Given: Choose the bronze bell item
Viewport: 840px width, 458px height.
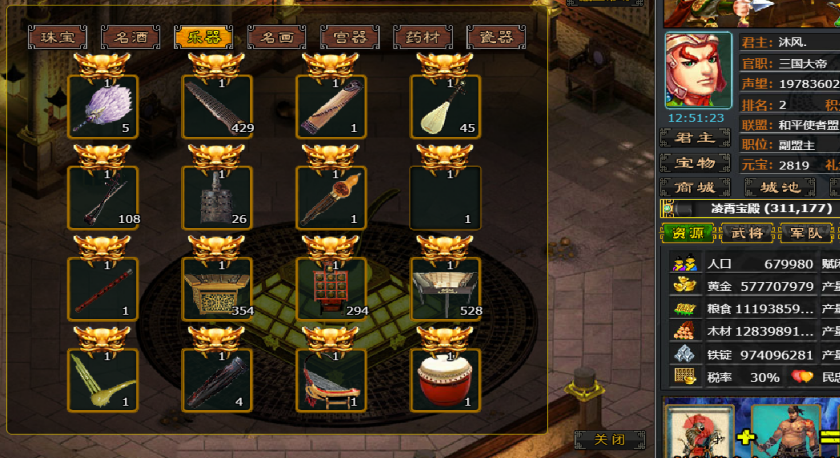Looking at the screenshot, I should (217, 196).
